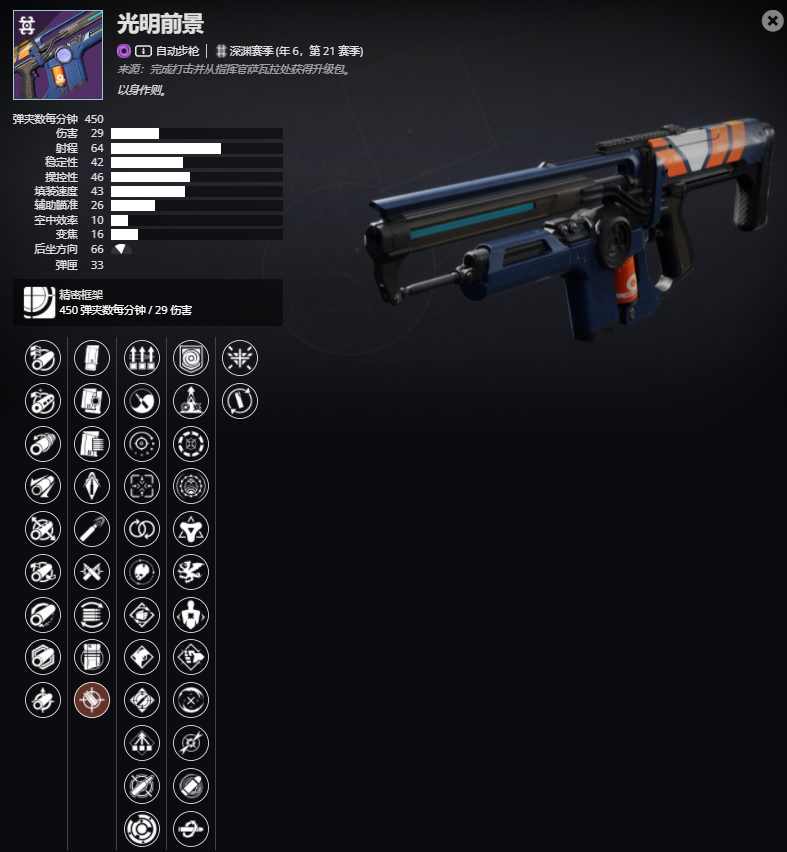
Task: Select the dragon perk icon
Action: click(191, 571)
